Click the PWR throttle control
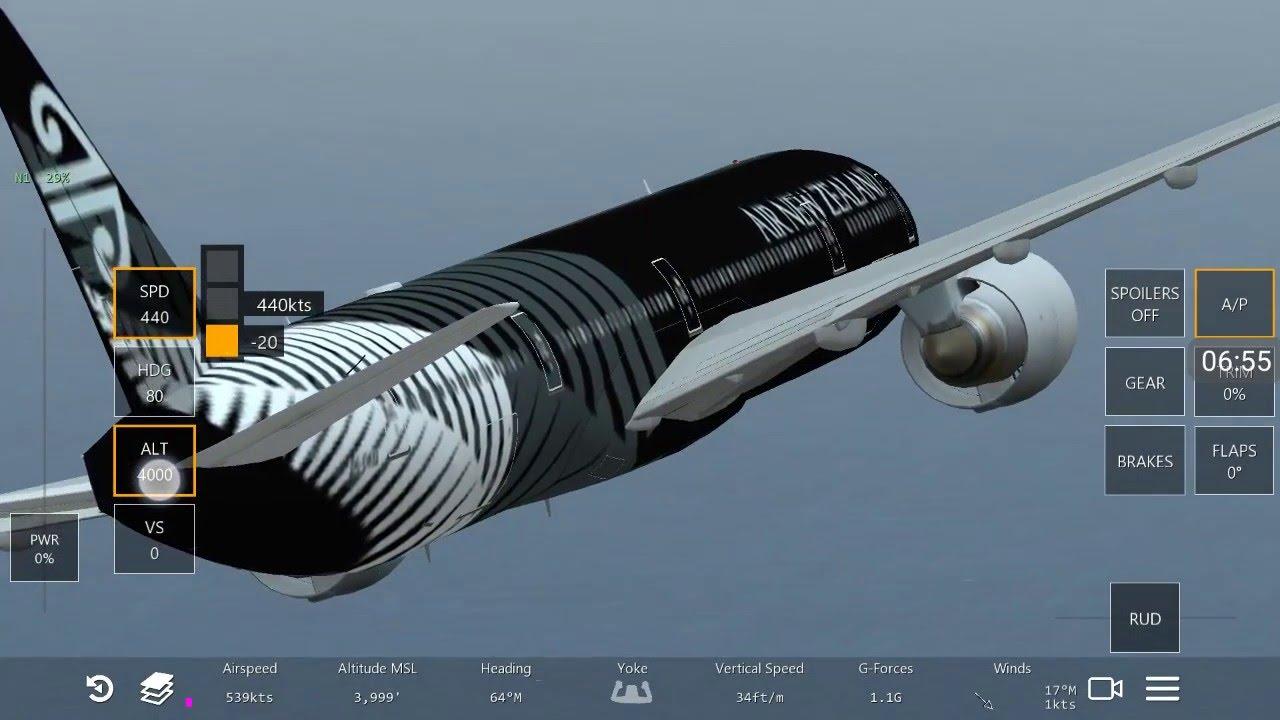Viewport: 1280px width, 720px height. click(x=44, y=548)
